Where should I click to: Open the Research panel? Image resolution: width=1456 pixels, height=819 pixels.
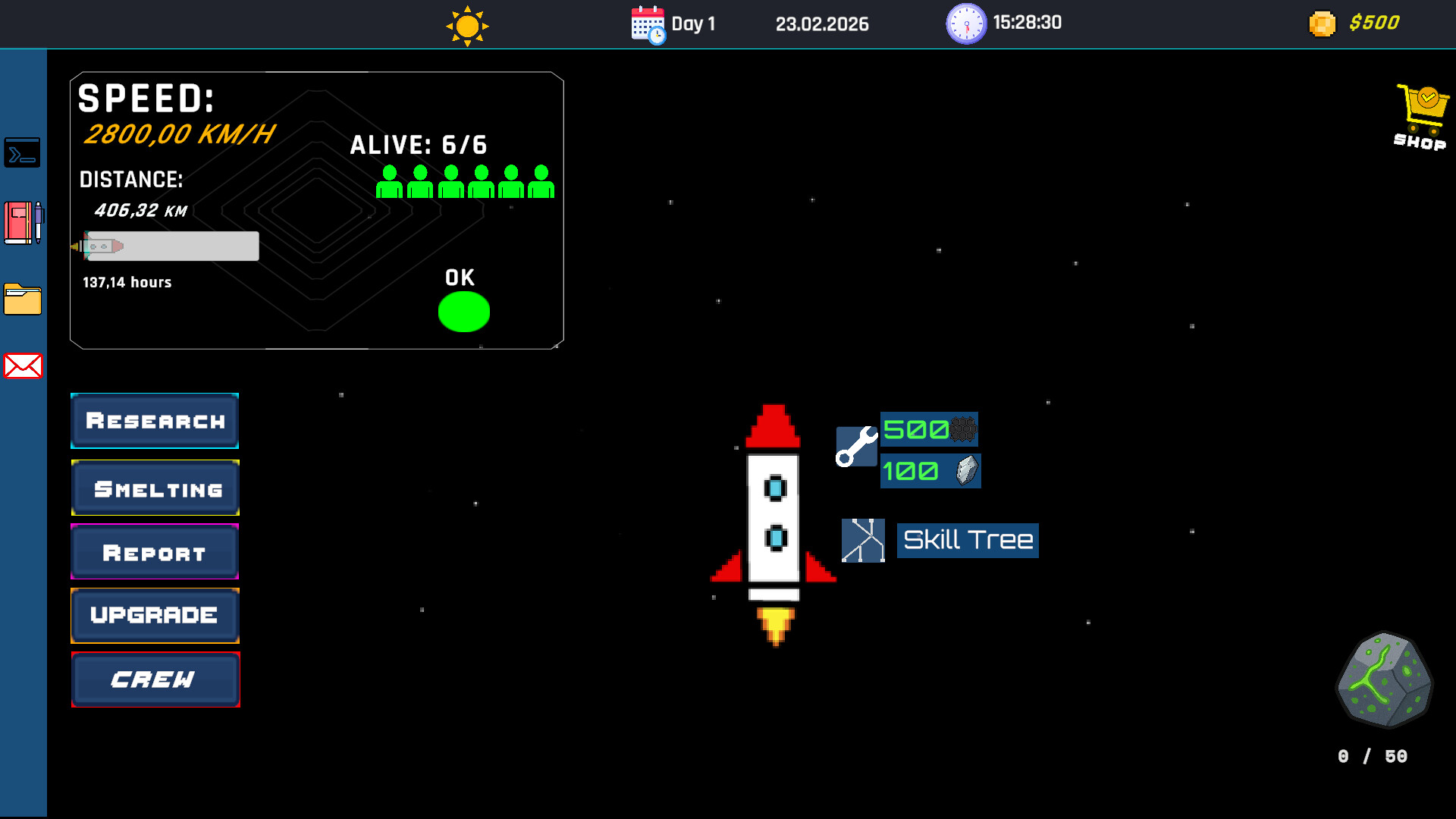tap(154, 420)
